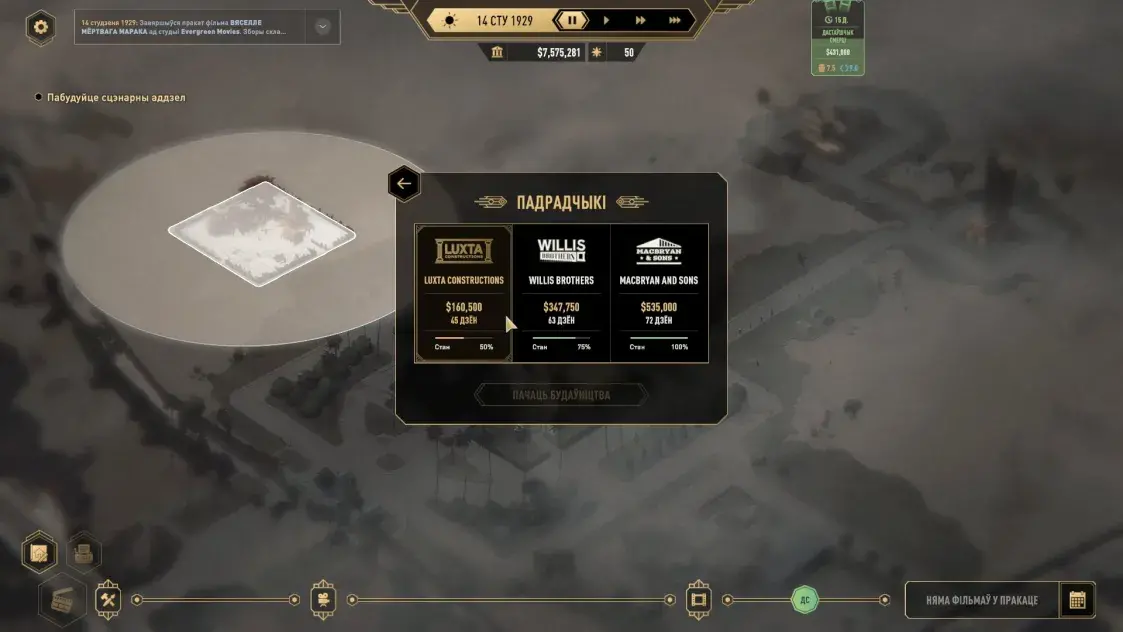
Task: Pause the game time
Action: pyautogui.click(x=572, y=20)
